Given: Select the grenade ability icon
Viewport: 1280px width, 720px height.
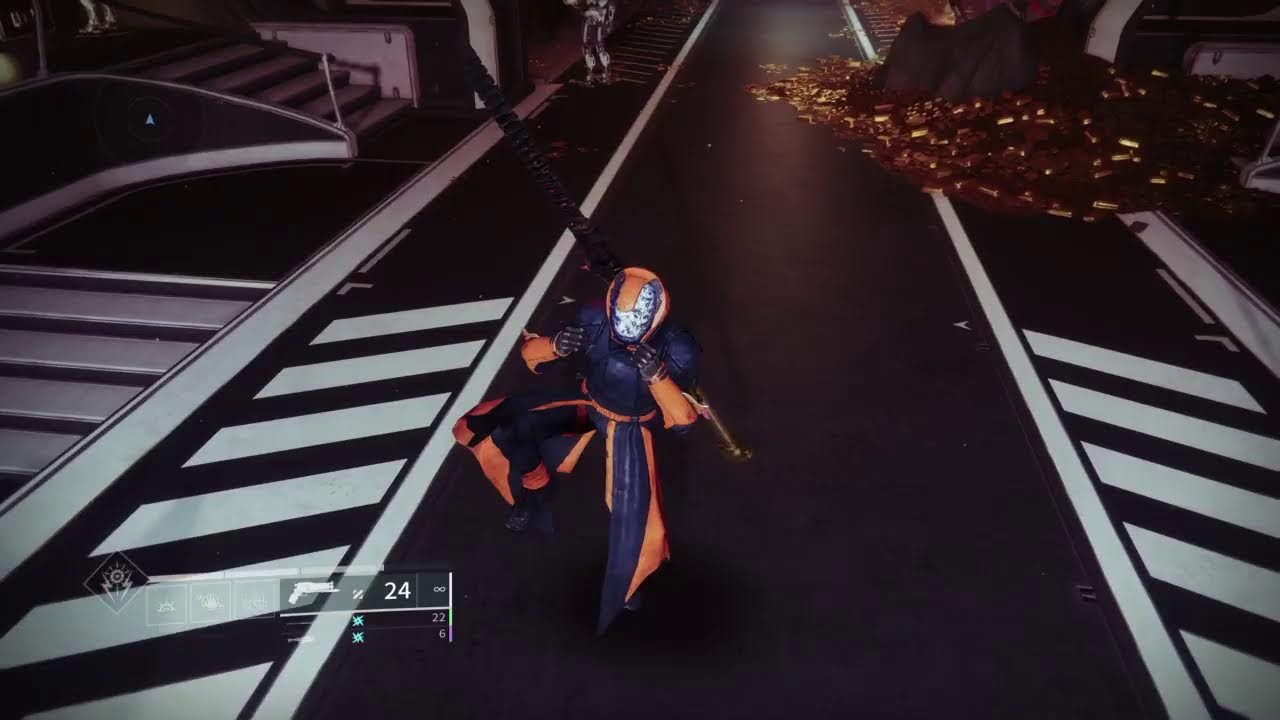Looking at the screenshot, I should point(167,603).
